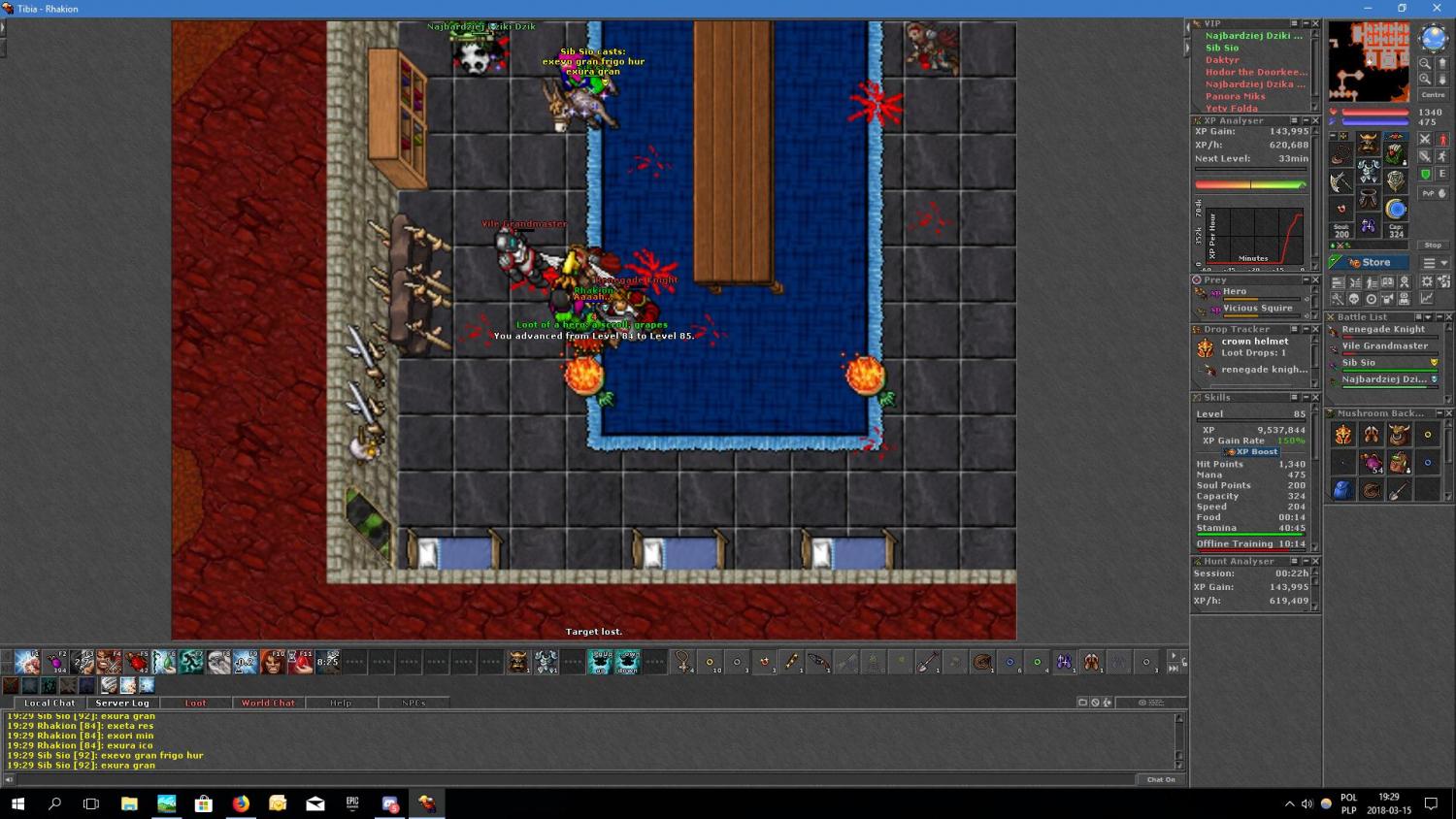Open Firefox from the Windows taskbar
Image resolution: width=1456 pixels, height=819 pixels.
tap(241, 803)
